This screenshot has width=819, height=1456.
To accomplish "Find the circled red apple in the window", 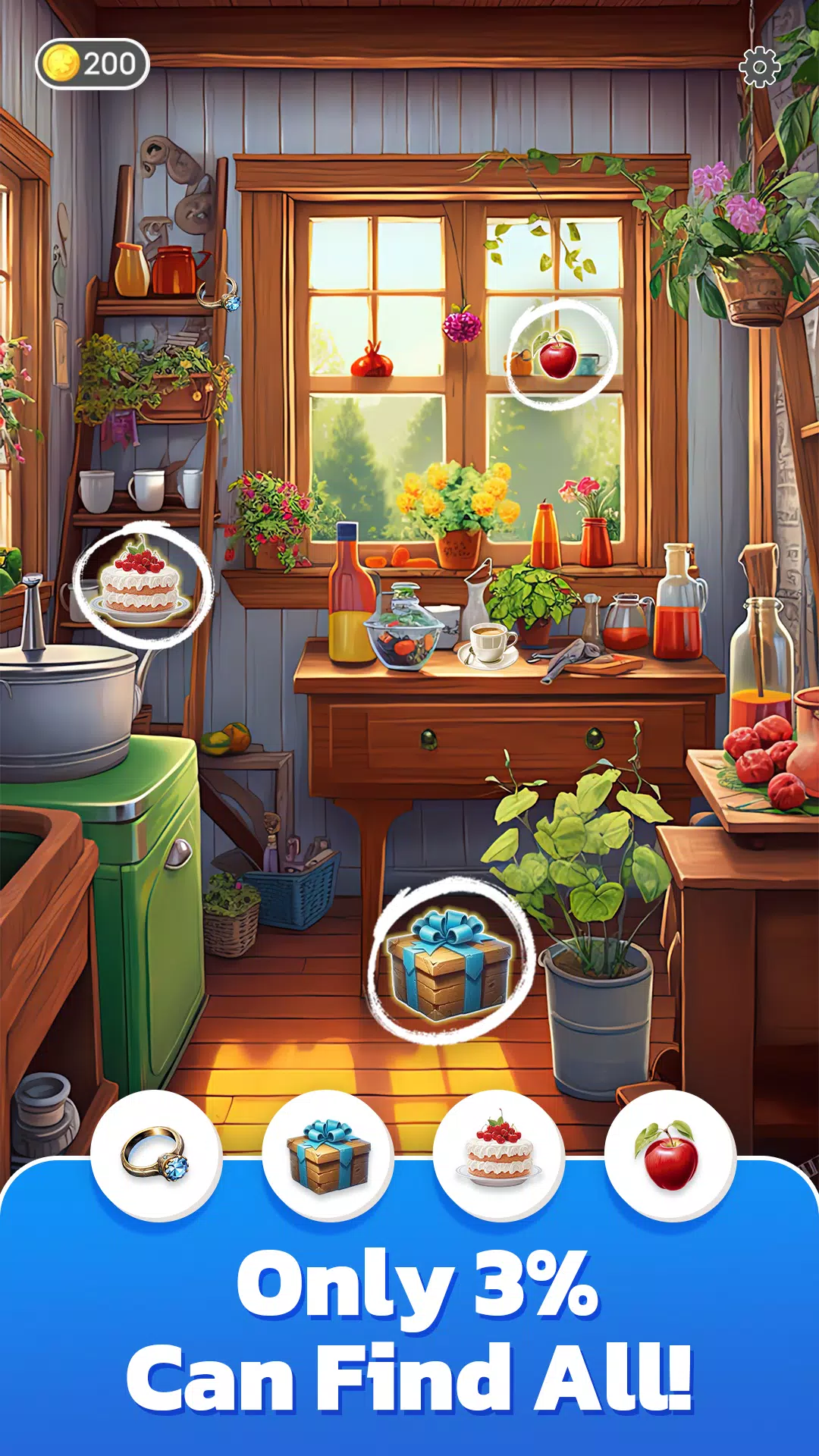I will [x=558, y=356].
